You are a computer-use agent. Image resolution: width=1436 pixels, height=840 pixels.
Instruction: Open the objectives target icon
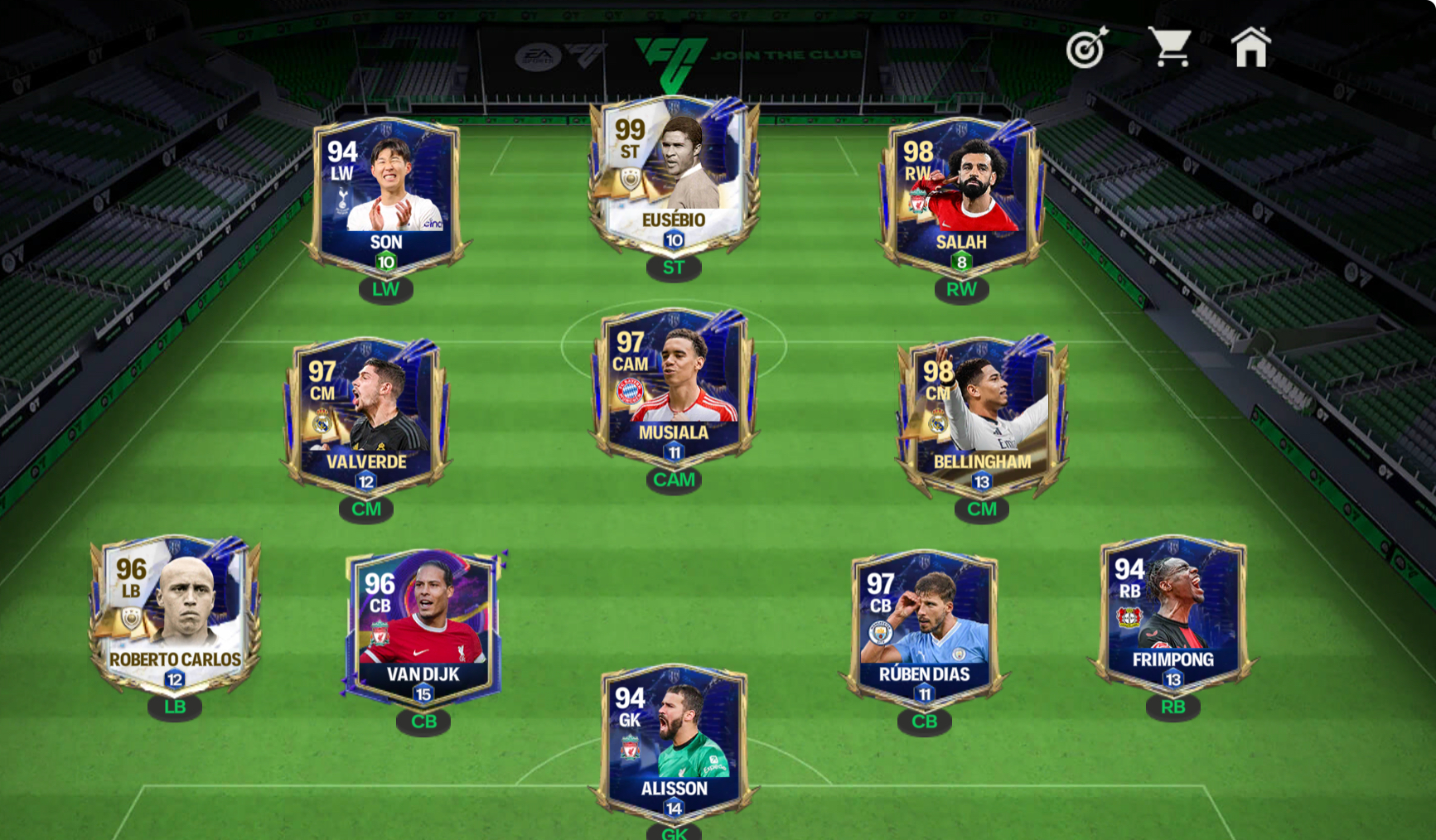(x=1086, y=48)
